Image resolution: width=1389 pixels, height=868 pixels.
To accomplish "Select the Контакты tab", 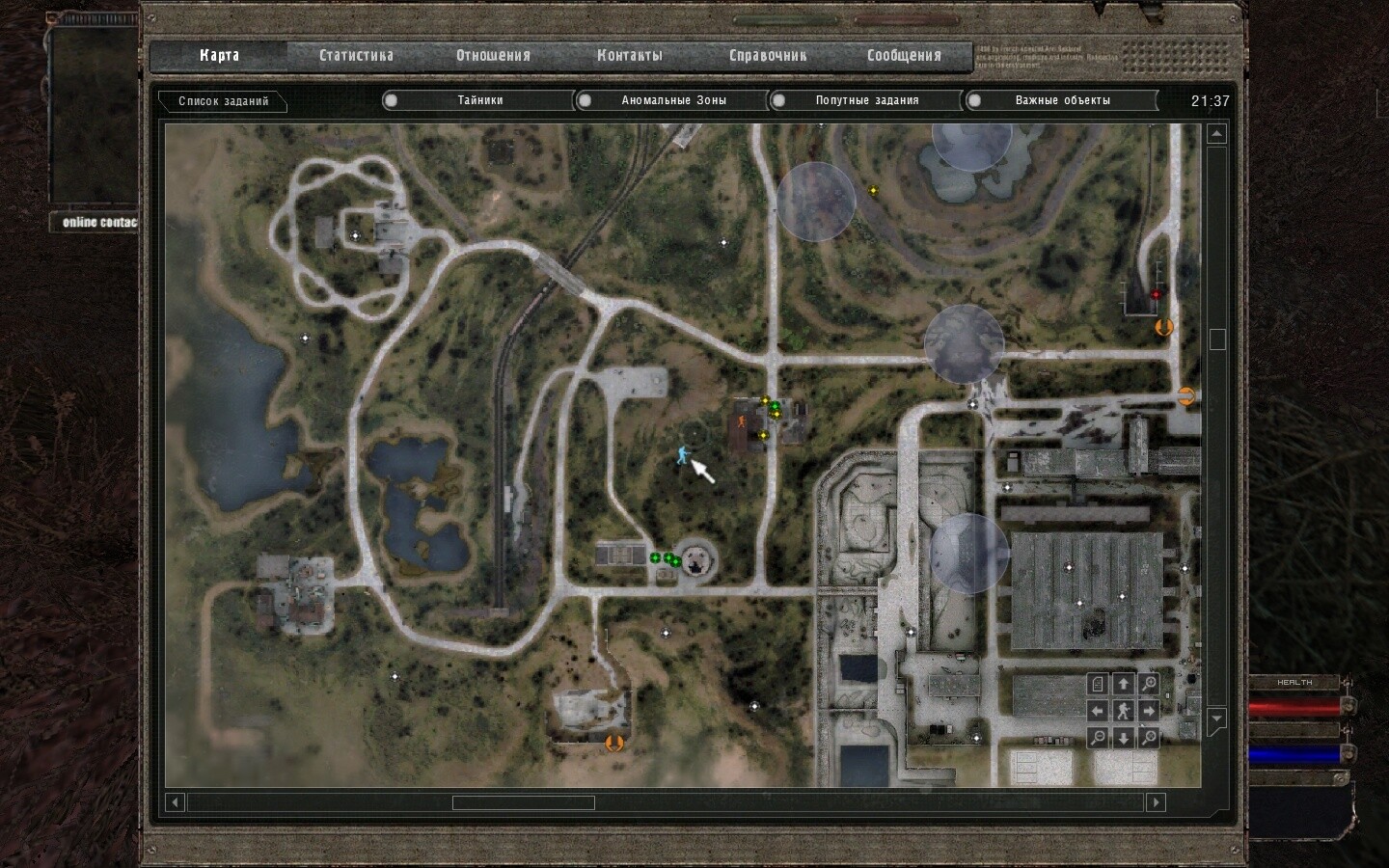I will click(629, 56).
